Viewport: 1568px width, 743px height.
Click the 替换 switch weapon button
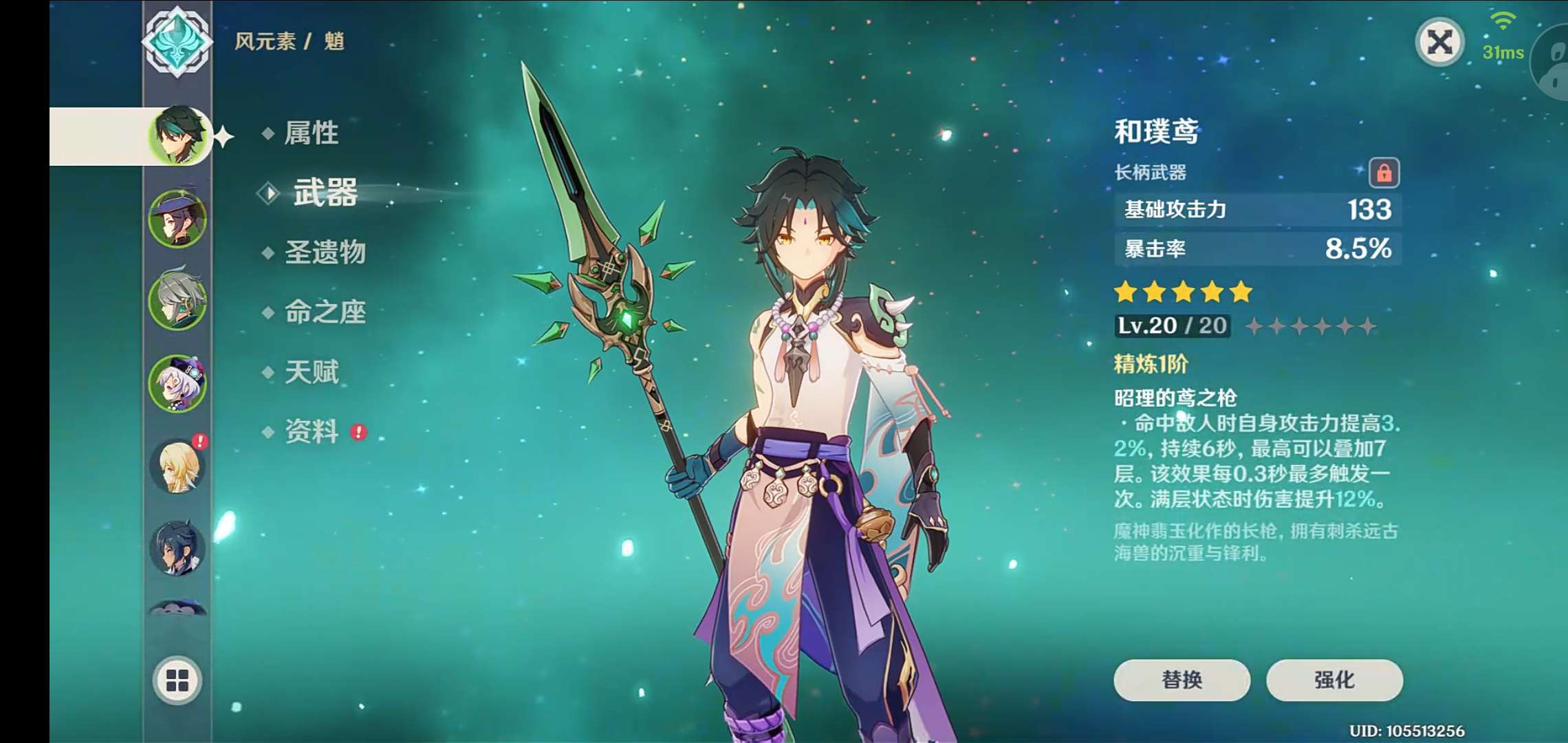1182,680
